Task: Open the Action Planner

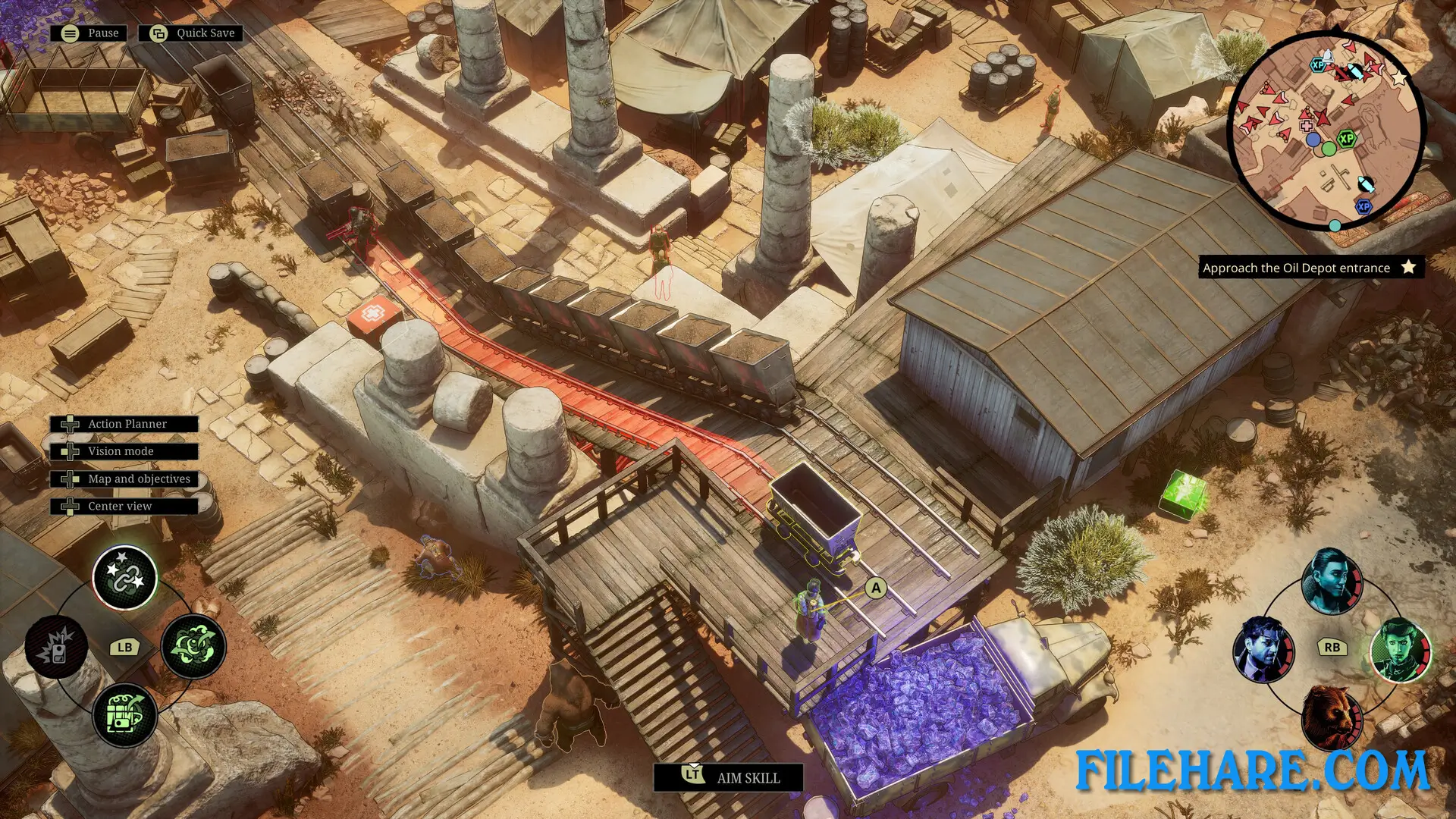Action: [x=126, y=424]
